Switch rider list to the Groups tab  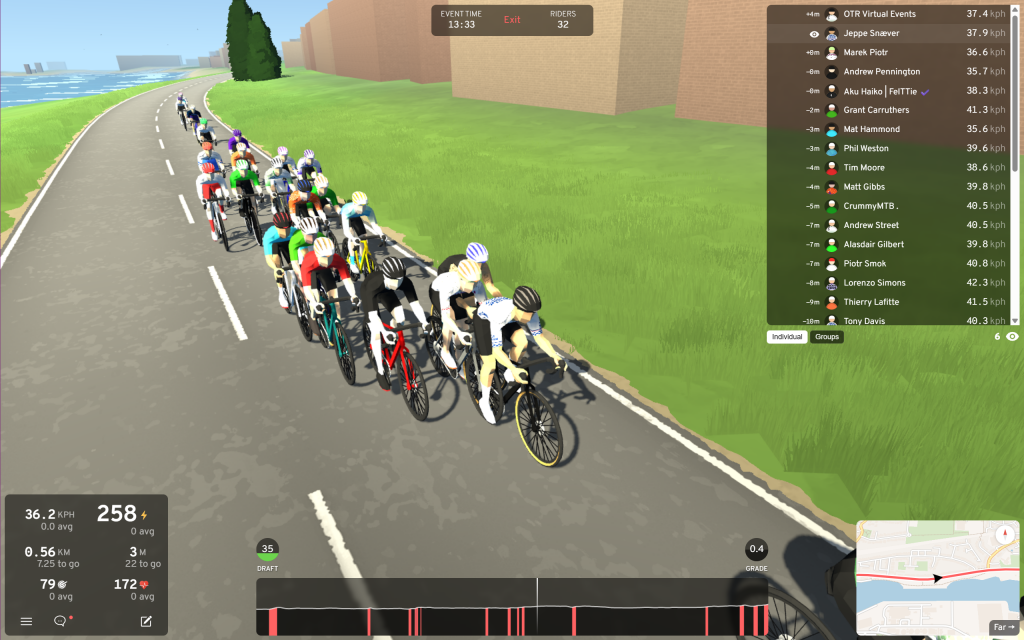tap(827, 337)
